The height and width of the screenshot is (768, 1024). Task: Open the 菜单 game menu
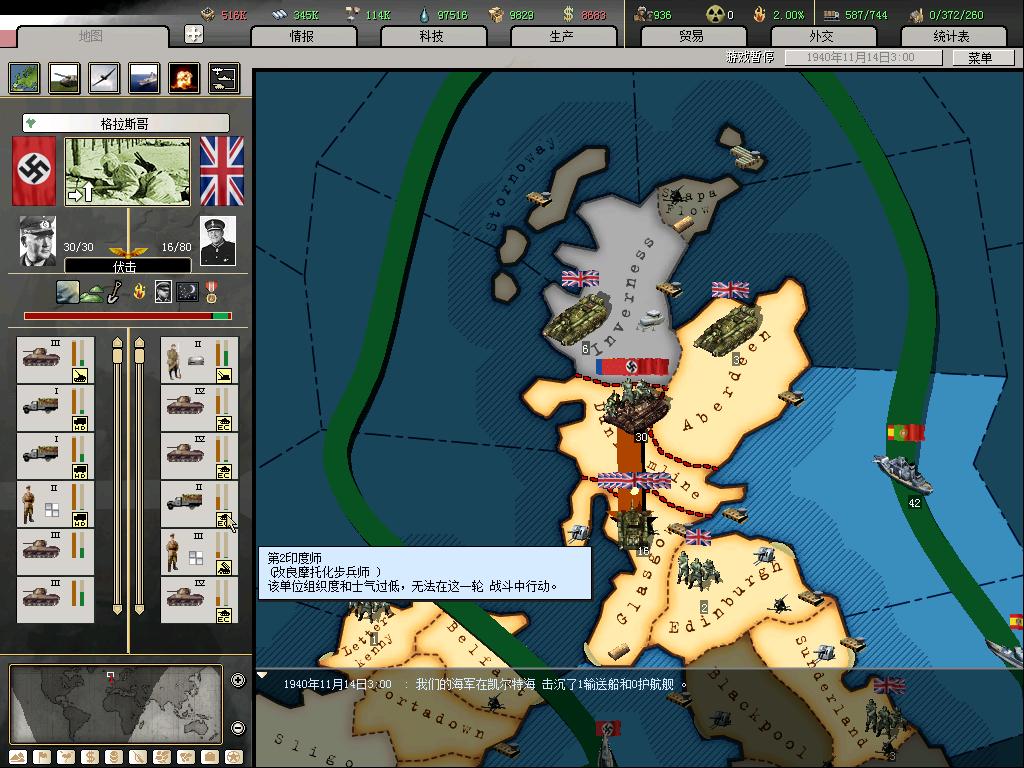pos(980,58)
